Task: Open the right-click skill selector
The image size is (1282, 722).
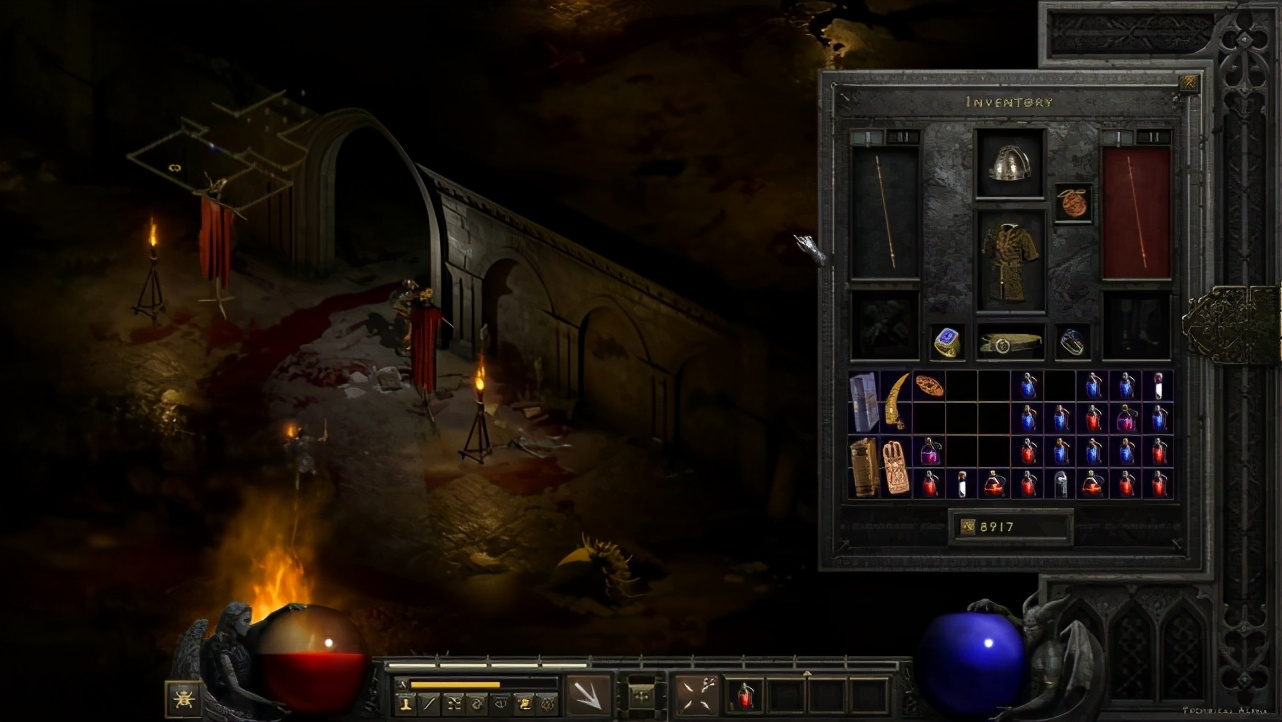Action: click(696, 695)
